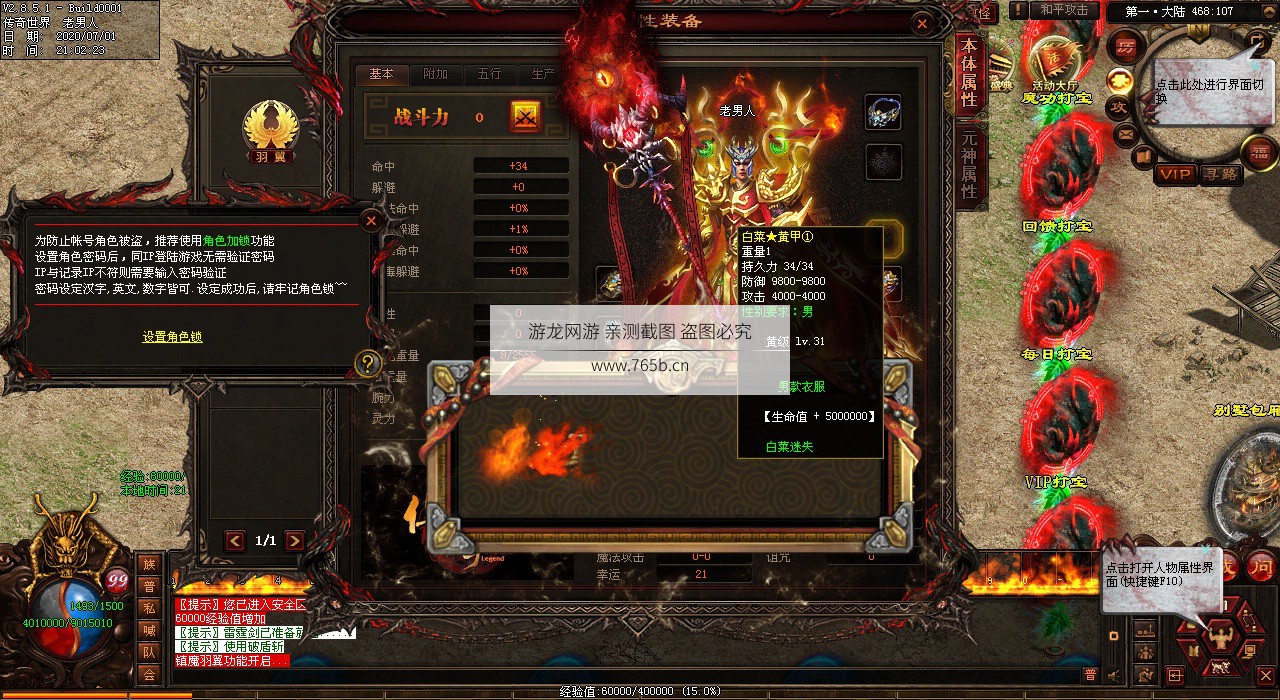Switch to the 附加 attributes tab
This screenshot has height=700, width=1280.
[x=435, y=75]
